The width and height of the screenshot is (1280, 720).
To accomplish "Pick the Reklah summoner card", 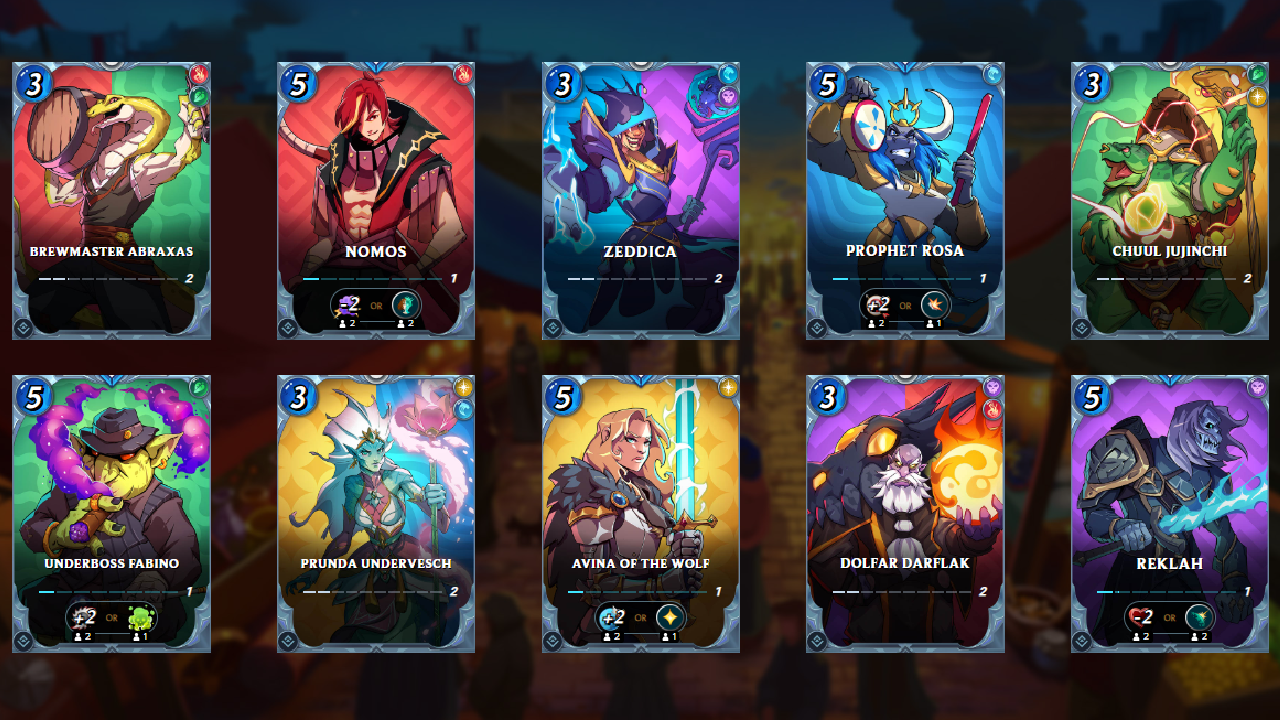I will tap(1170, 513).
